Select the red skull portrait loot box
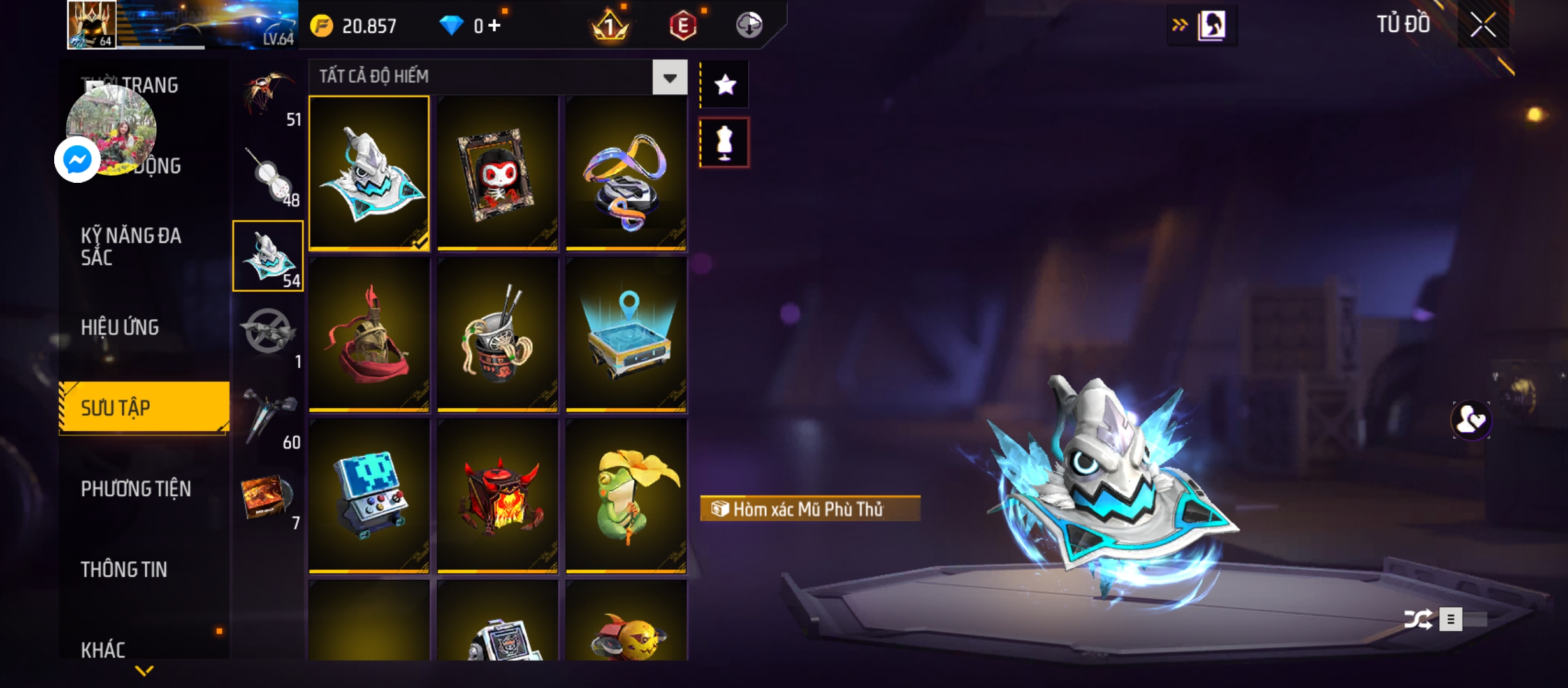The width and height of the screenshot is (1568, 688). pyautogui.click(x=497, y=173)
